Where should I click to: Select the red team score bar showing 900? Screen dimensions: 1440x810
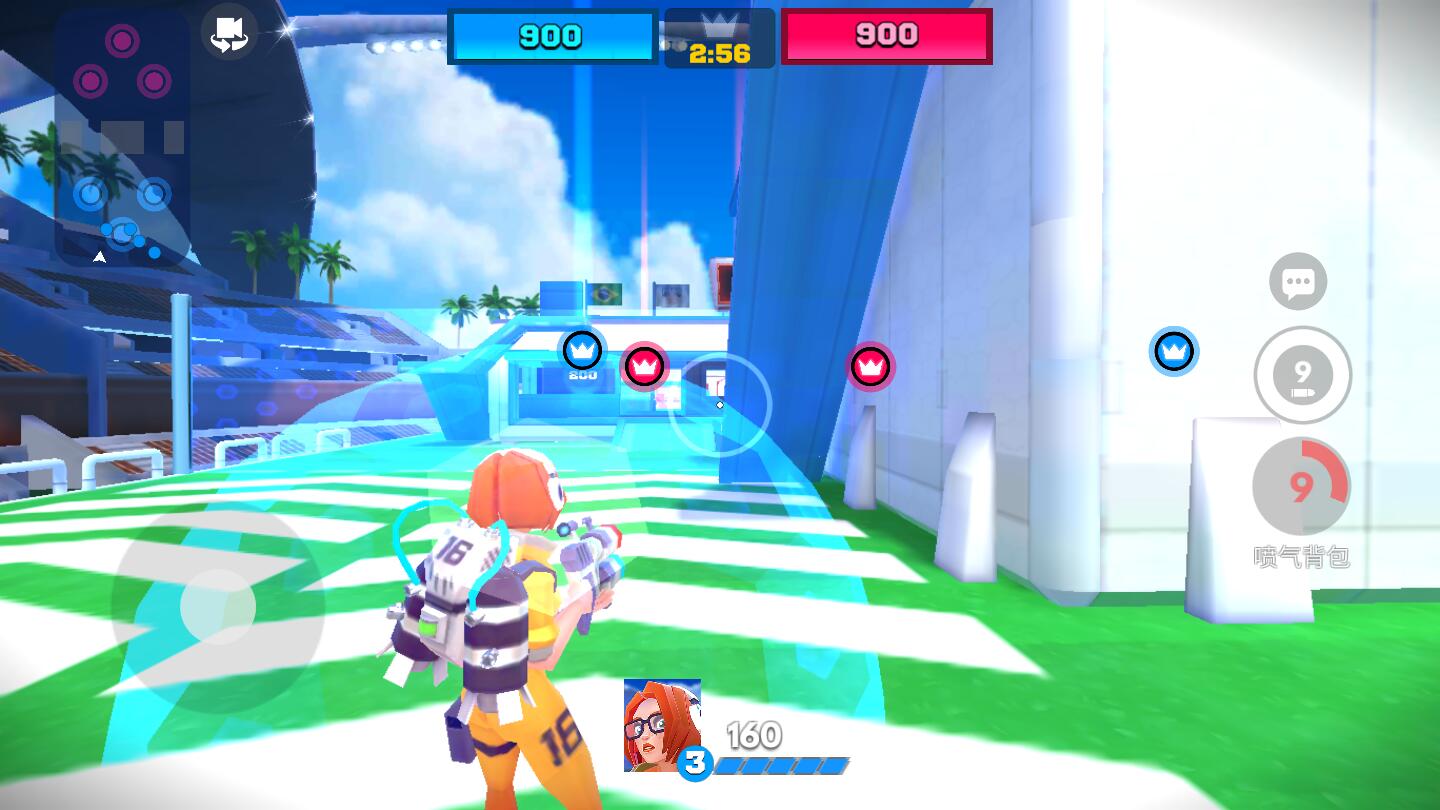[886, 37]
